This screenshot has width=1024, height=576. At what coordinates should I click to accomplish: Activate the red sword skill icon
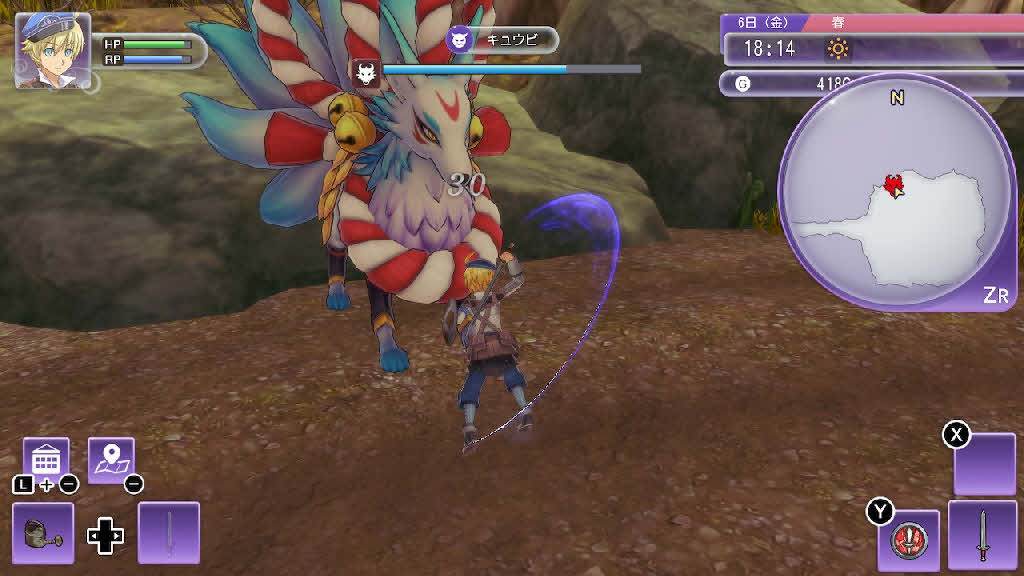pyautogui.click(x=908, y=540)
